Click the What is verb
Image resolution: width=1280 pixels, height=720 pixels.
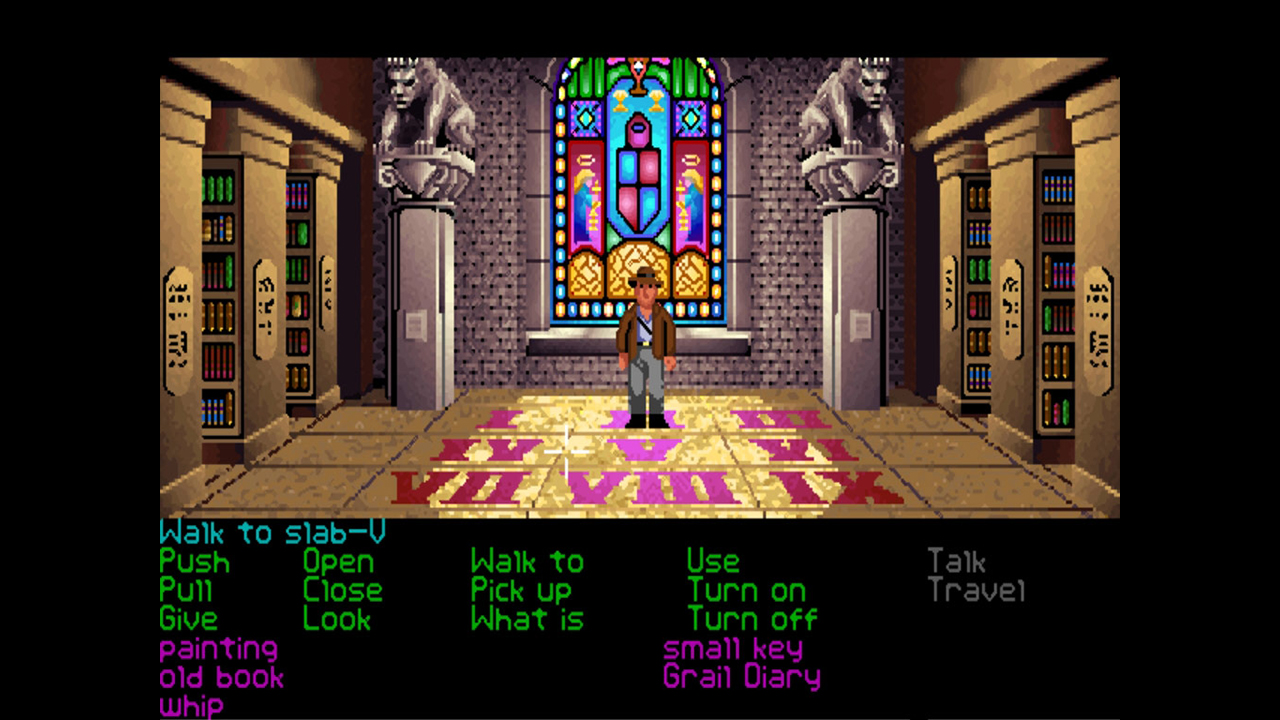[x=527, y=619]
